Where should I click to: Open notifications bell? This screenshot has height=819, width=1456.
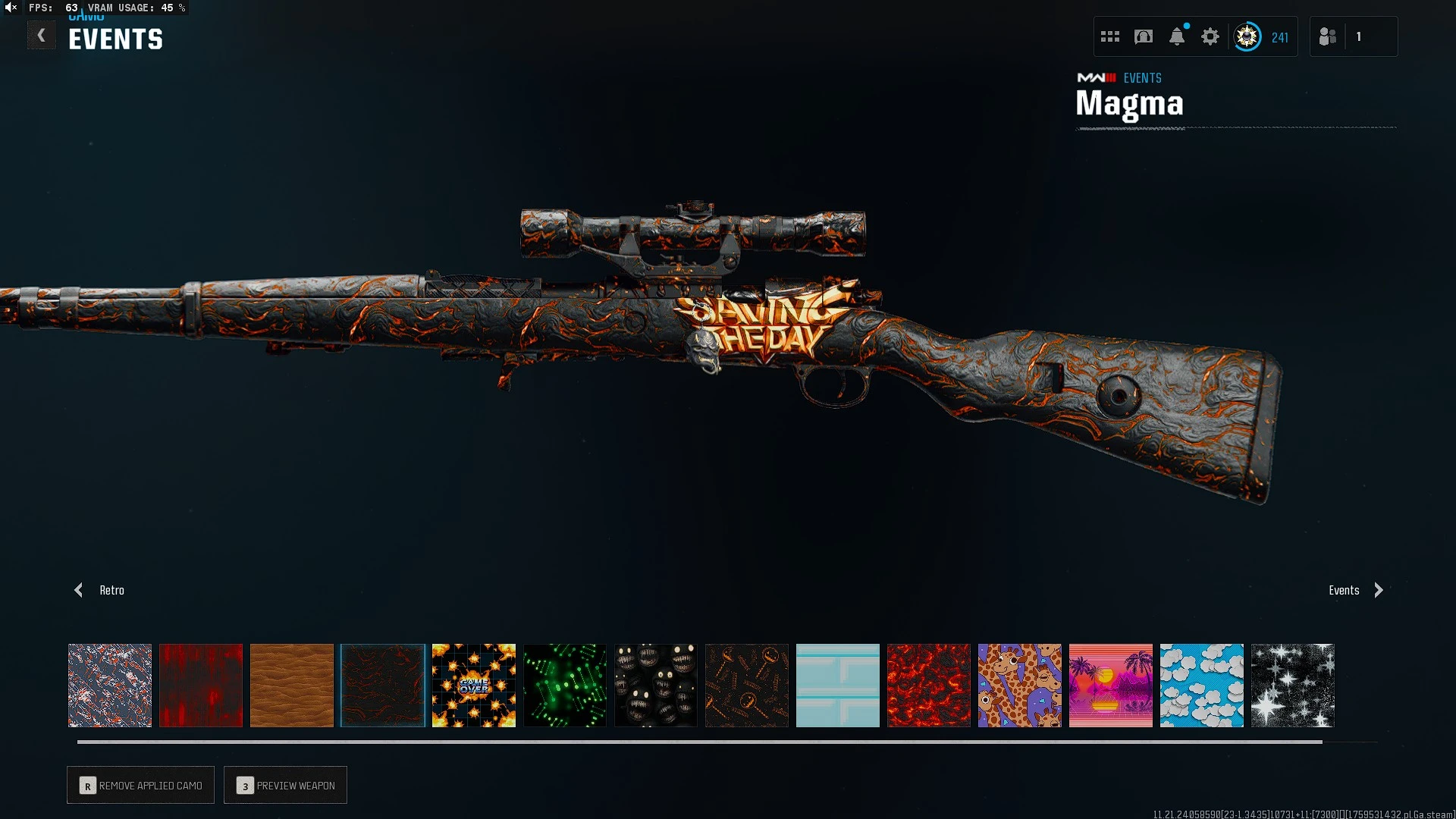[1177, 36]
